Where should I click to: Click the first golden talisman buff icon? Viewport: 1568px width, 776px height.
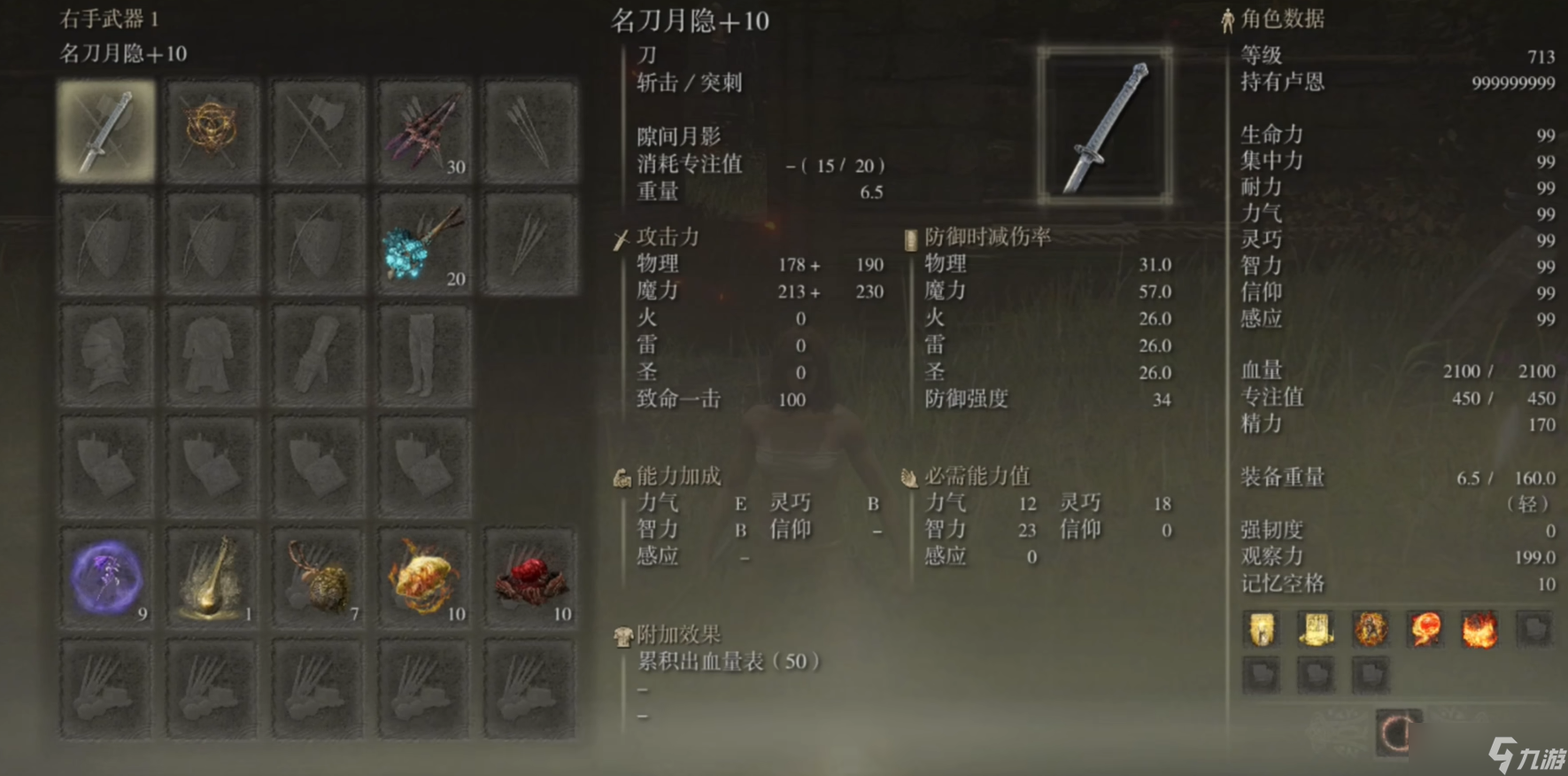[x=1260, y=631]
